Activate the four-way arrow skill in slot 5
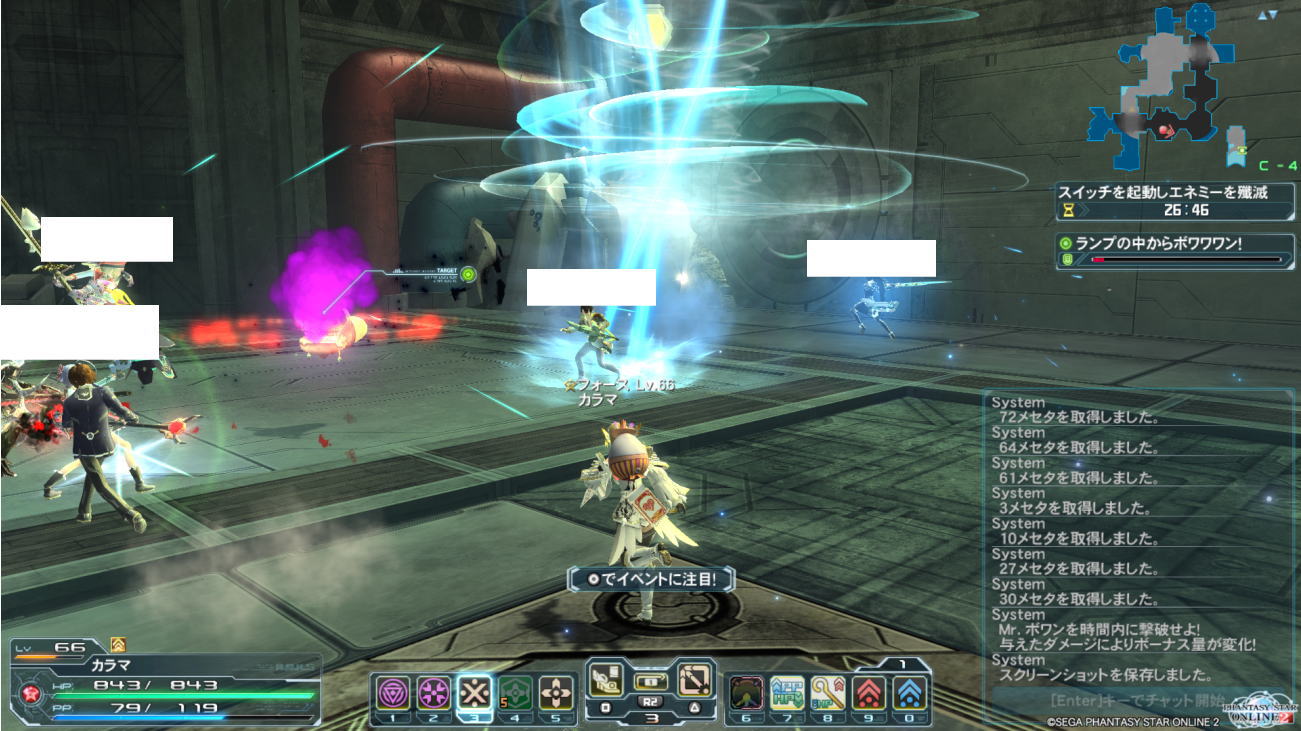 pos(556,693)
